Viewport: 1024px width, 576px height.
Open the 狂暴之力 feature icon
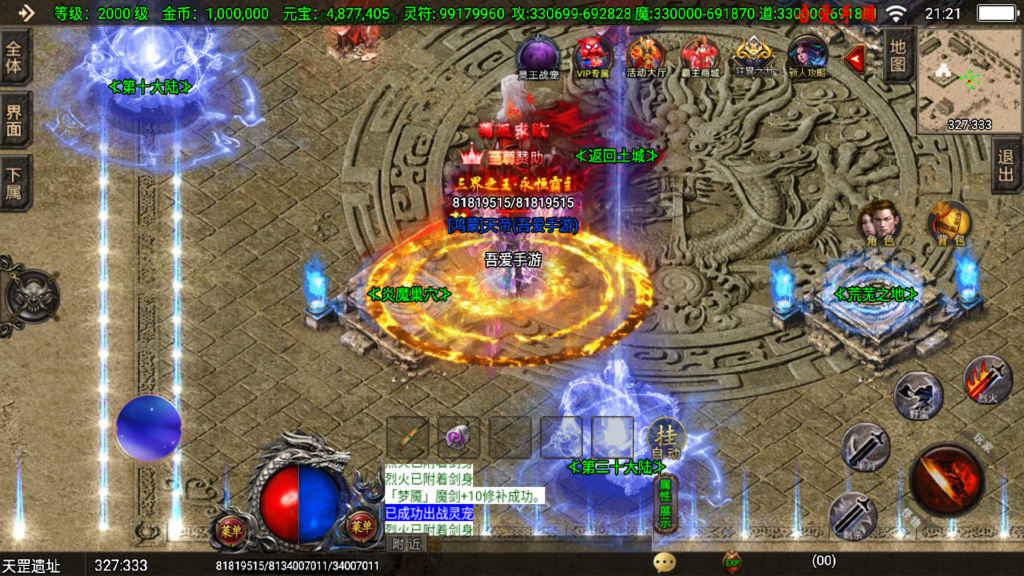754,58
